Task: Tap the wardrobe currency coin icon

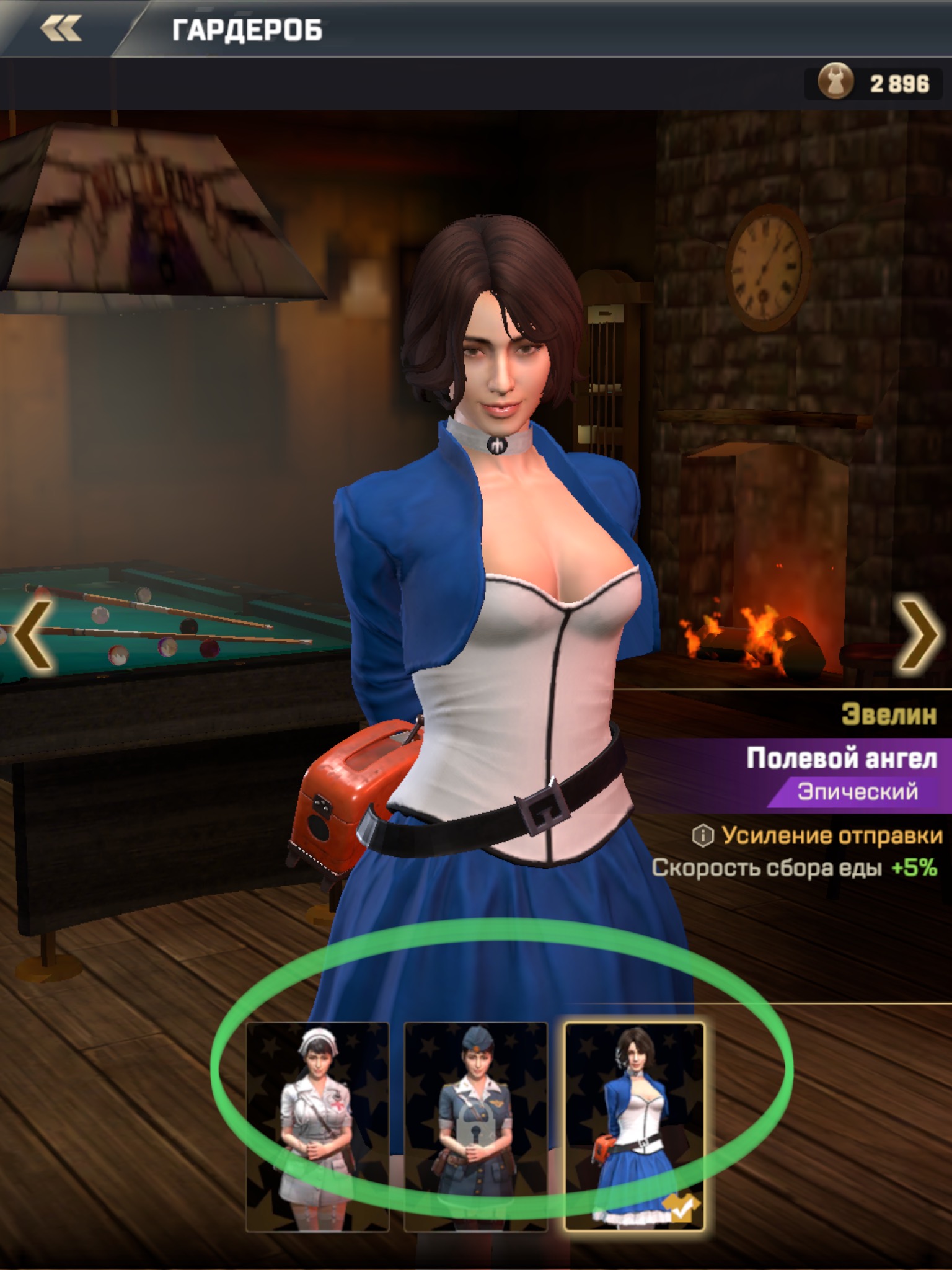Action: [x=834, y=82]
